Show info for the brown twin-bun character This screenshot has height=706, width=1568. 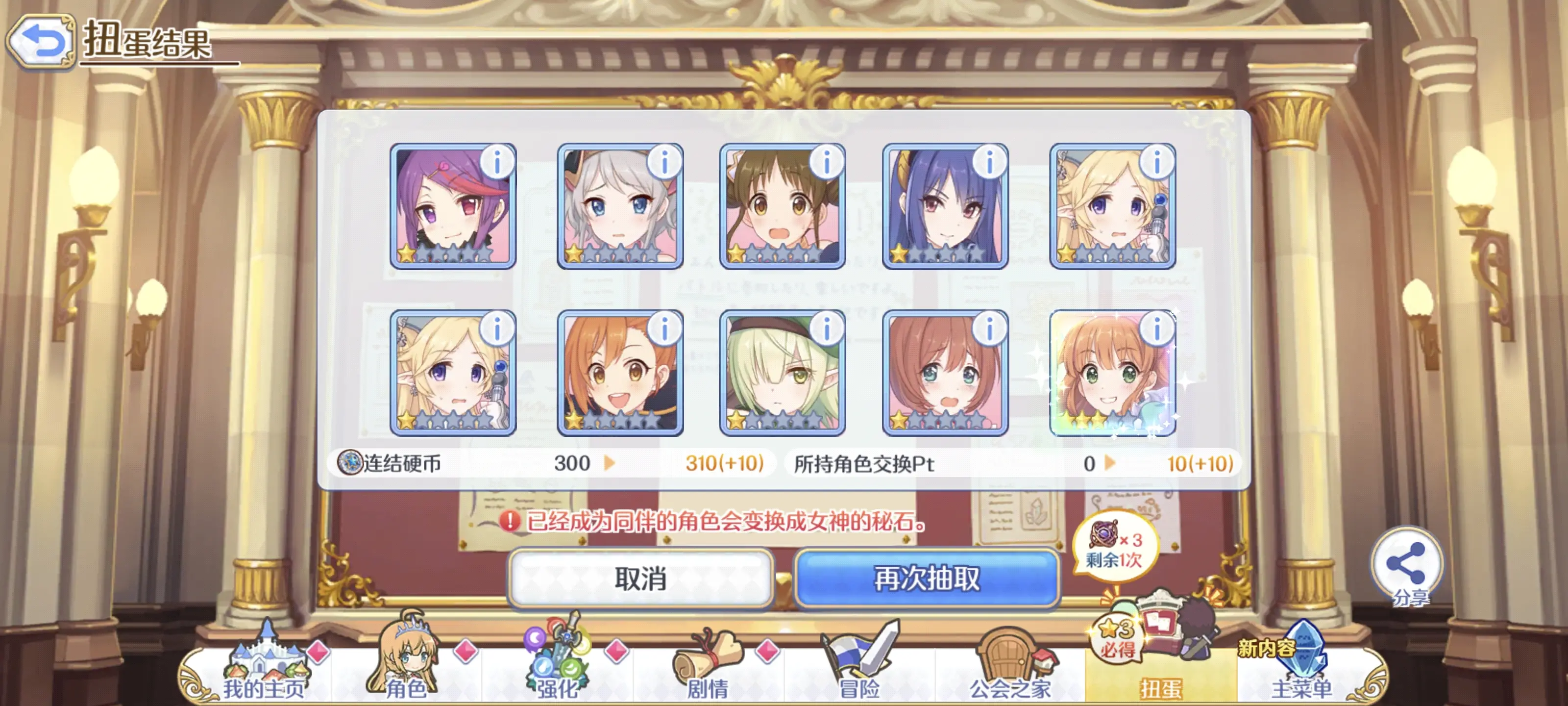827,163
